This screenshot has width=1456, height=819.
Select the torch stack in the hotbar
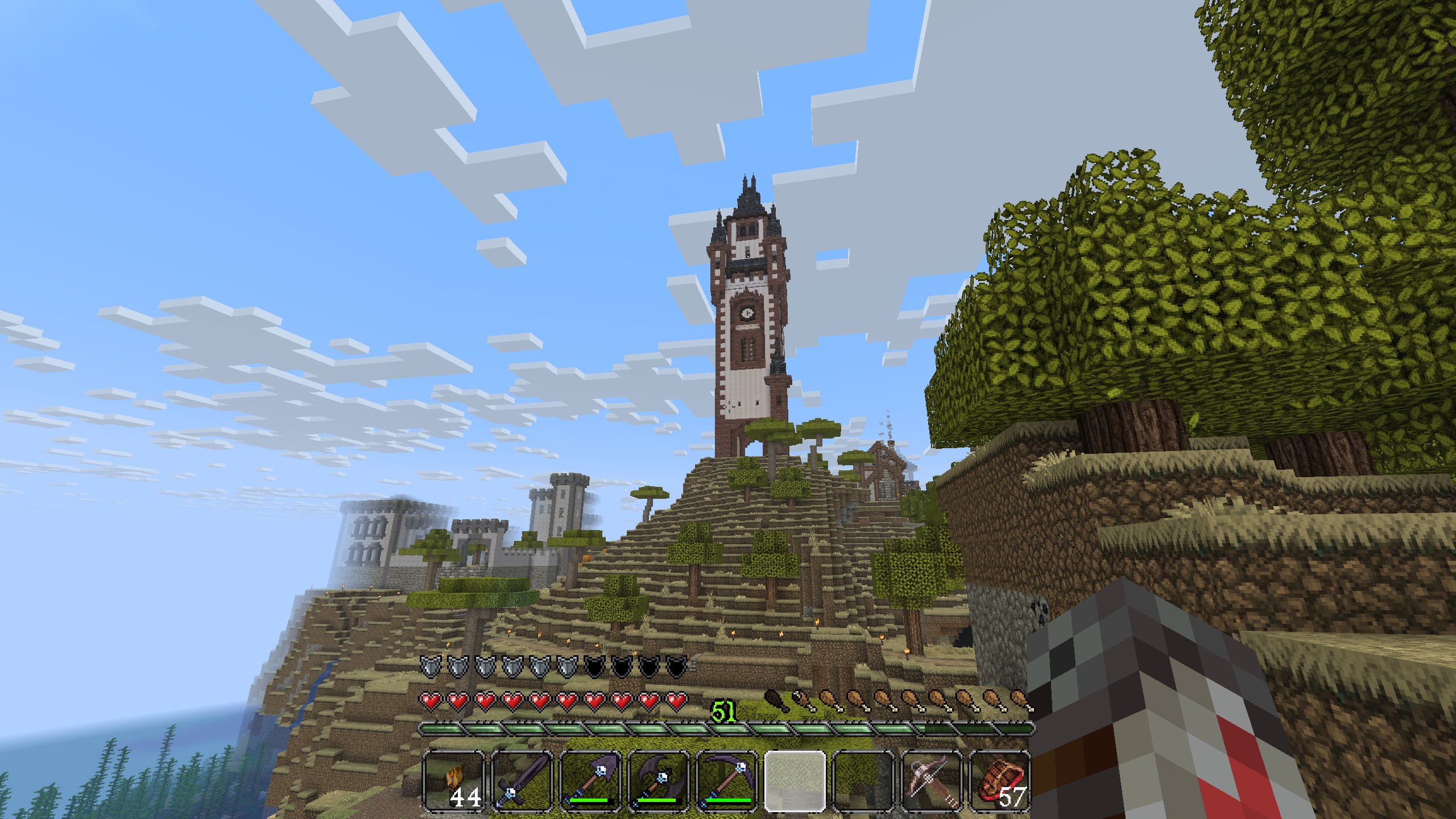point(454,780)
